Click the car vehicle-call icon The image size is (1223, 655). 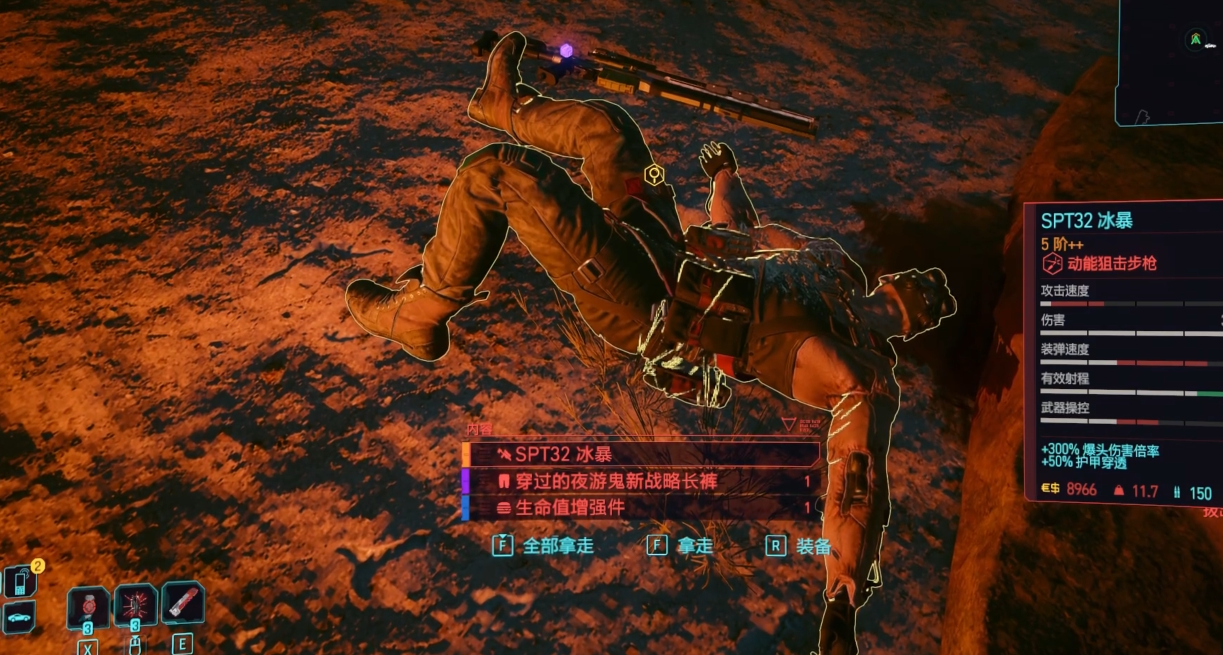(20, 618)
